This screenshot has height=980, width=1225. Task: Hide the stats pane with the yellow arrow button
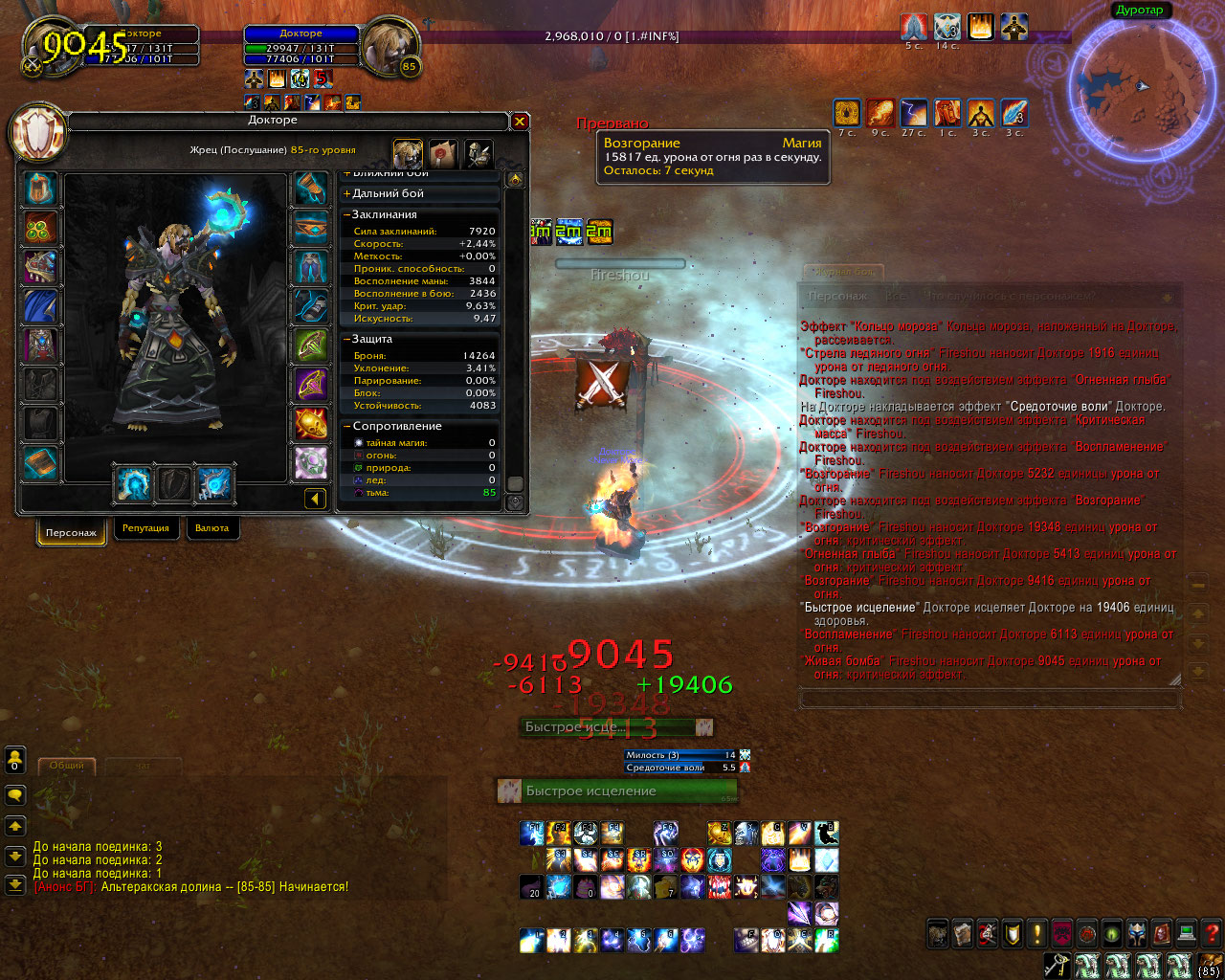click(315, 498)
